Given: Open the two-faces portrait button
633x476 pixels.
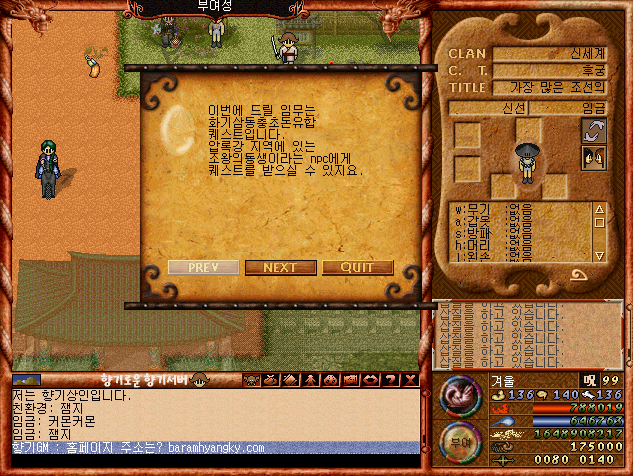Looking at the screenshot, I should pos(594,156).
